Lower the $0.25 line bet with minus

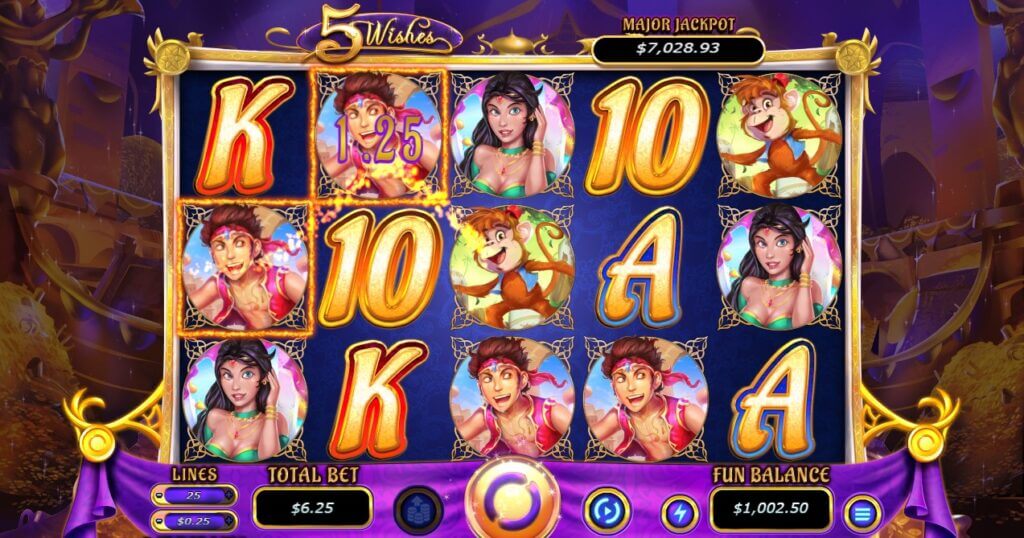tap(160, 520)
